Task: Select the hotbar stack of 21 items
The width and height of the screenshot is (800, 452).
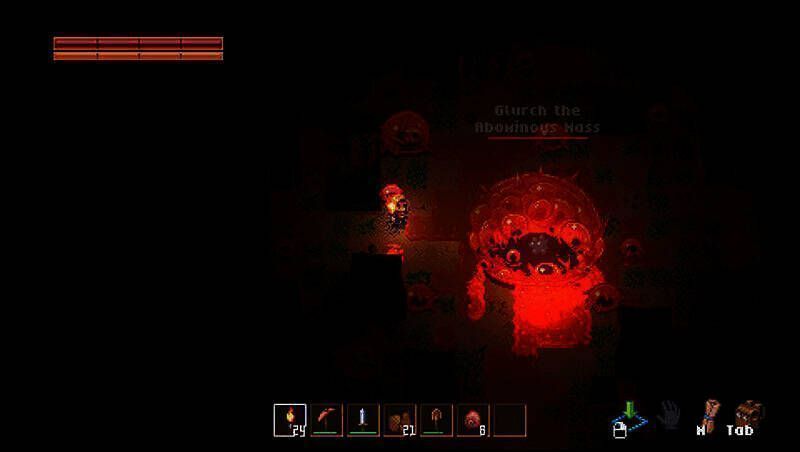Action: (x=400, y=420)
